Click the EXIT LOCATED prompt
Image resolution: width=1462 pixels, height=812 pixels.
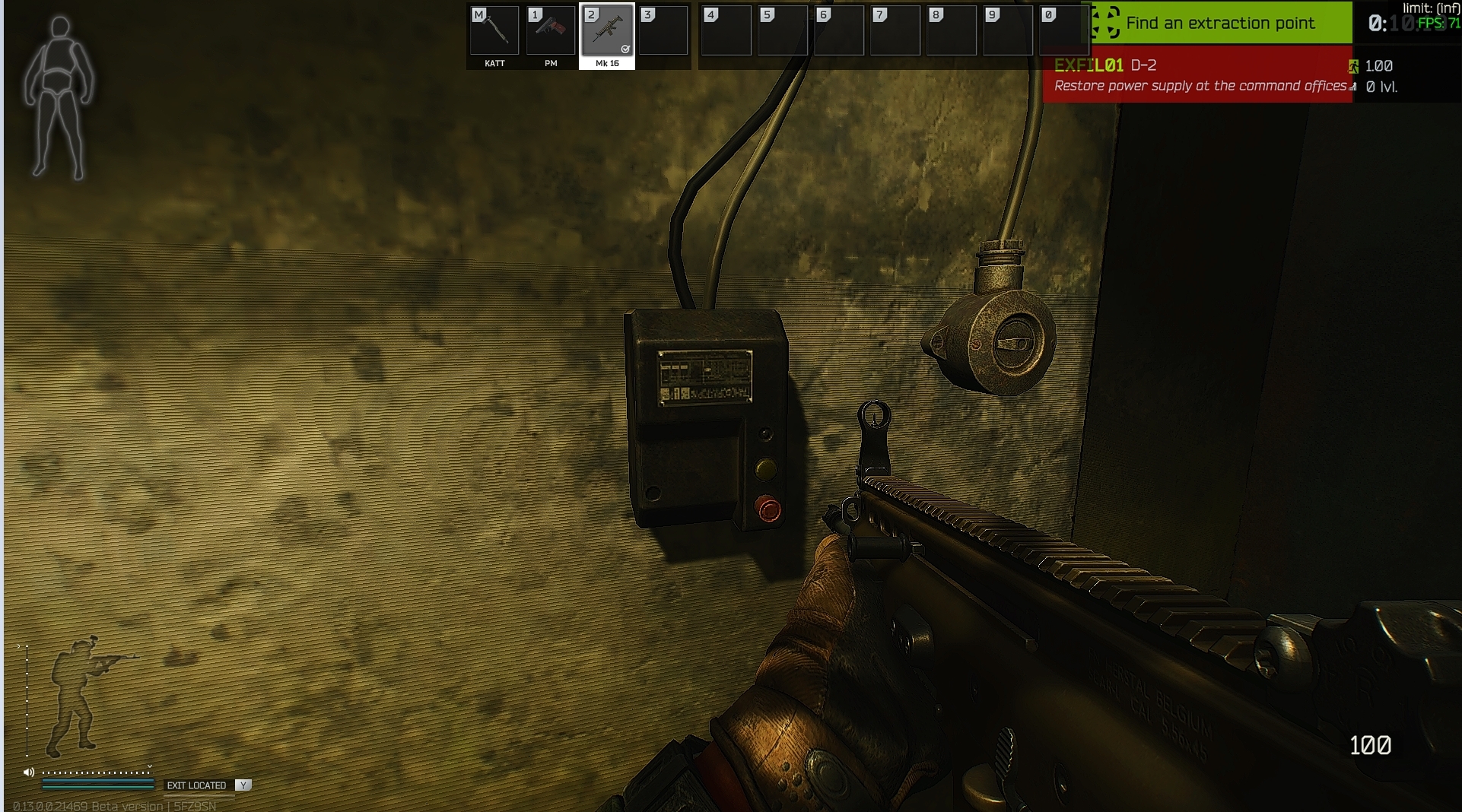tap(198, 785)
